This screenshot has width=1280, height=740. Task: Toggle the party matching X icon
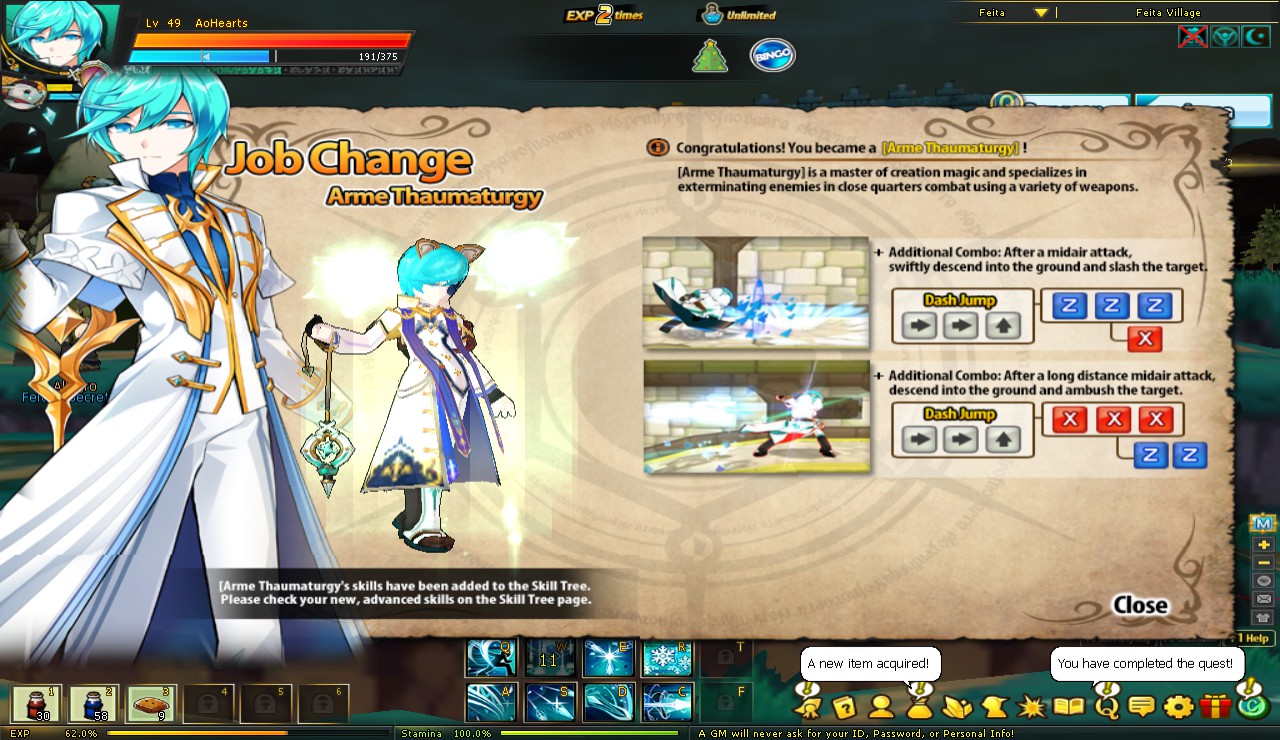[x=1192, y=36]
